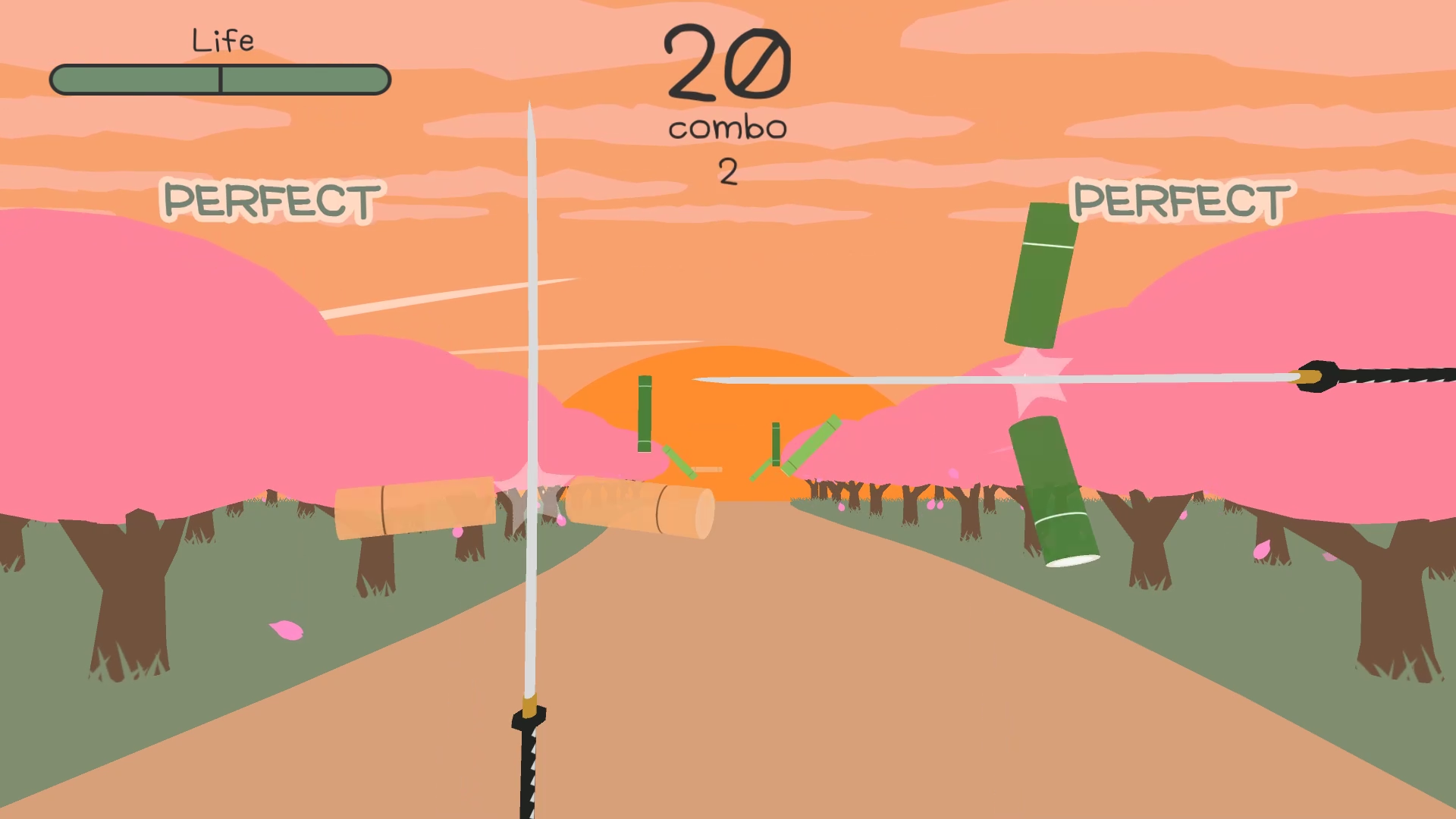This screenshot has height=819, width=1456.
Task: Click the lower sliced bamboo segment
Action: 1054,489
